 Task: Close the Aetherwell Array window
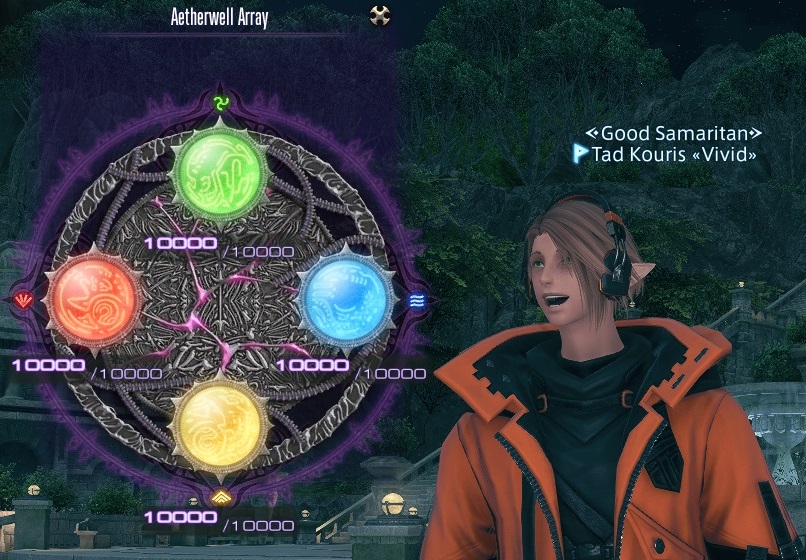(x=379, y=15)
